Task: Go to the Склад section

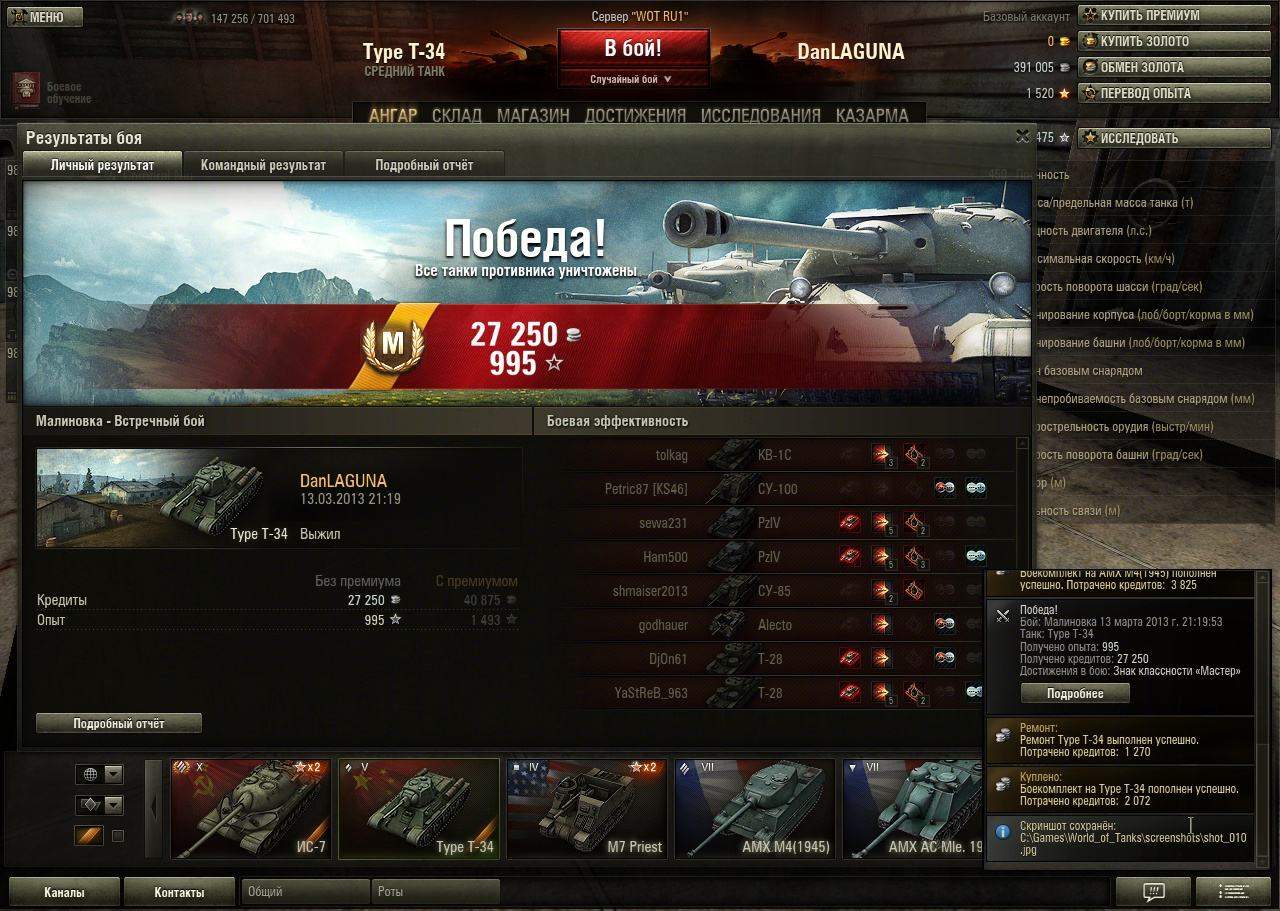Action: click(457, 115)
